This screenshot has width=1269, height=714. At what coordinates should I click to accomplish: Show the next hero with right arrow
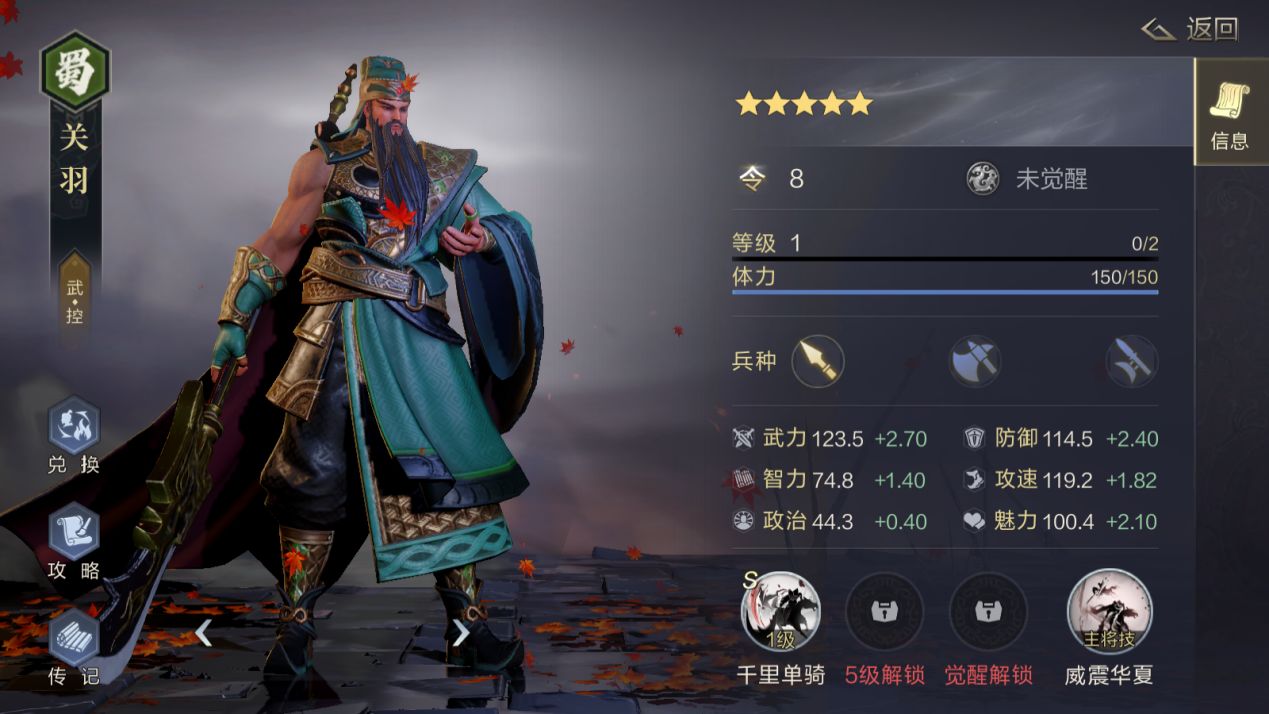pyautogui.click(x=461, y=632)
